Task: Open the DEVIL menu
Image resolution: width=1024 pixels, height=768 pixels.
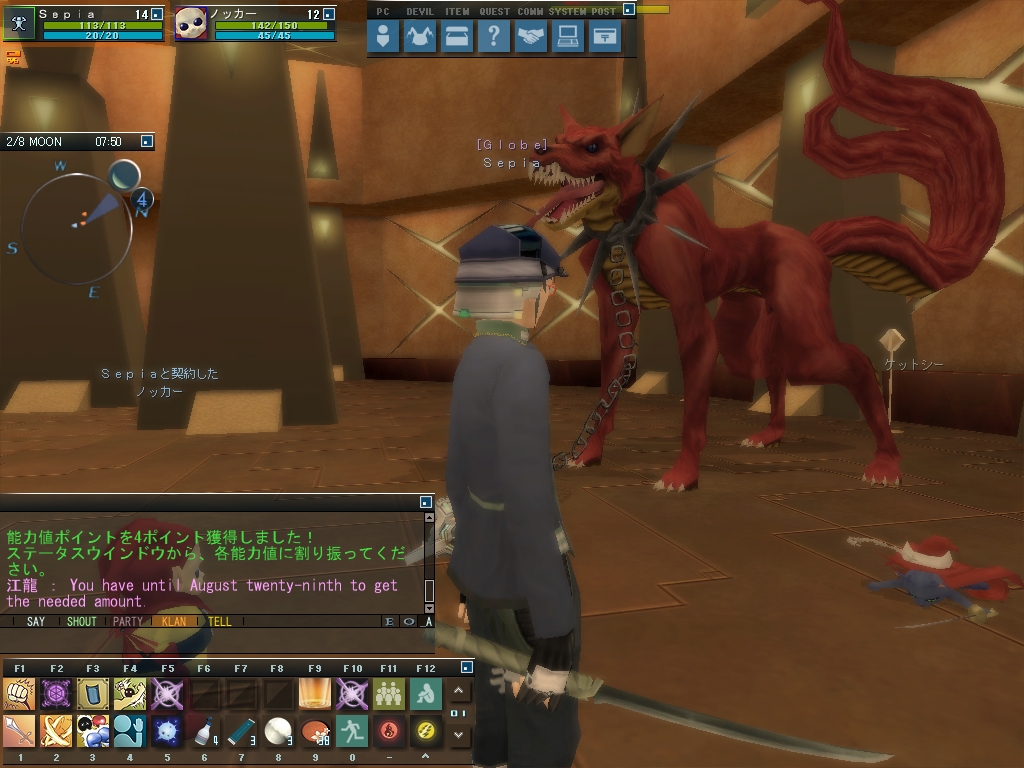Action: click(x=420, y=37)
